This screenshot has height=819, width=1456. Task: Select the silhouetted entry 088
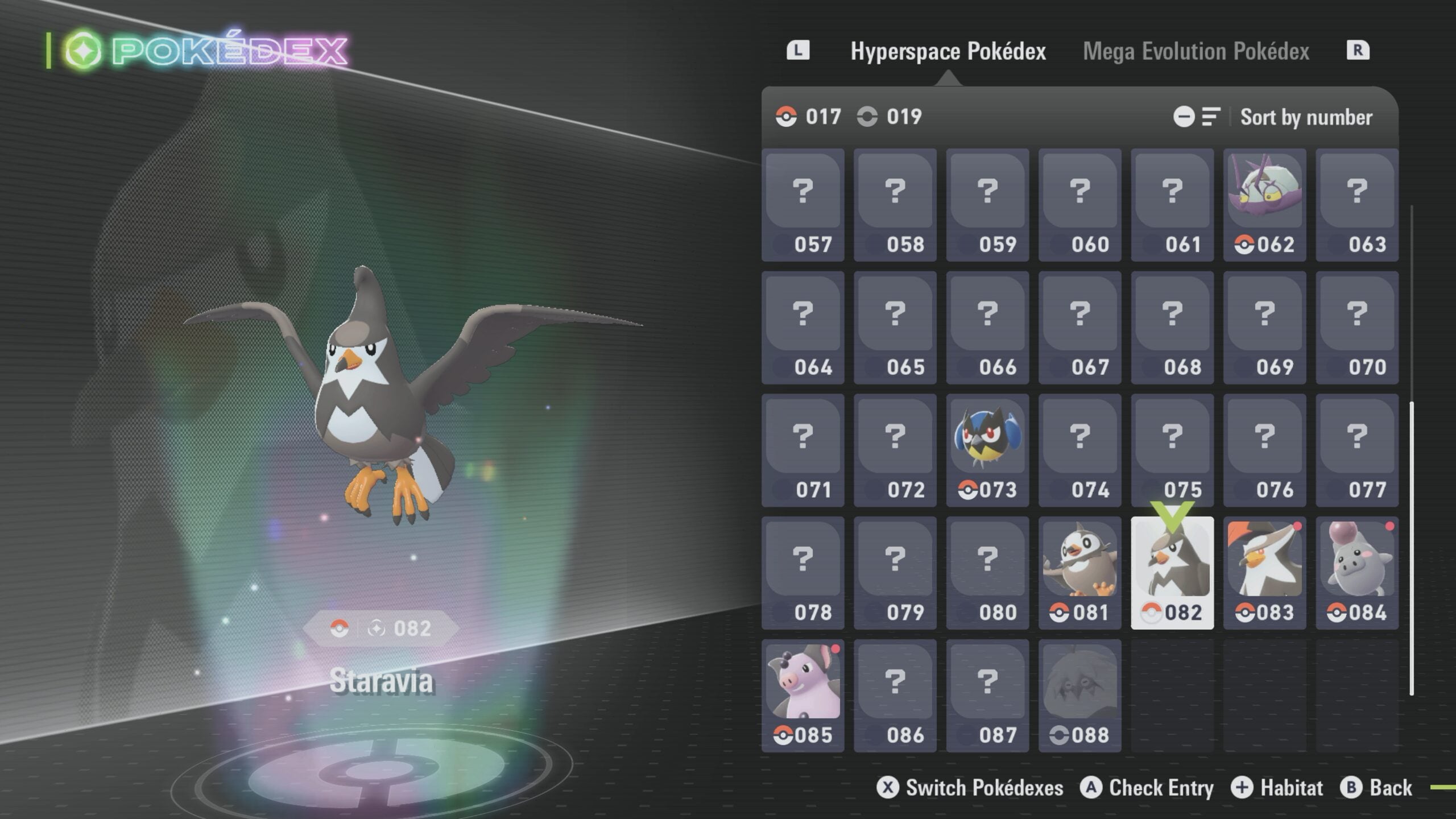click(1079, 696)
